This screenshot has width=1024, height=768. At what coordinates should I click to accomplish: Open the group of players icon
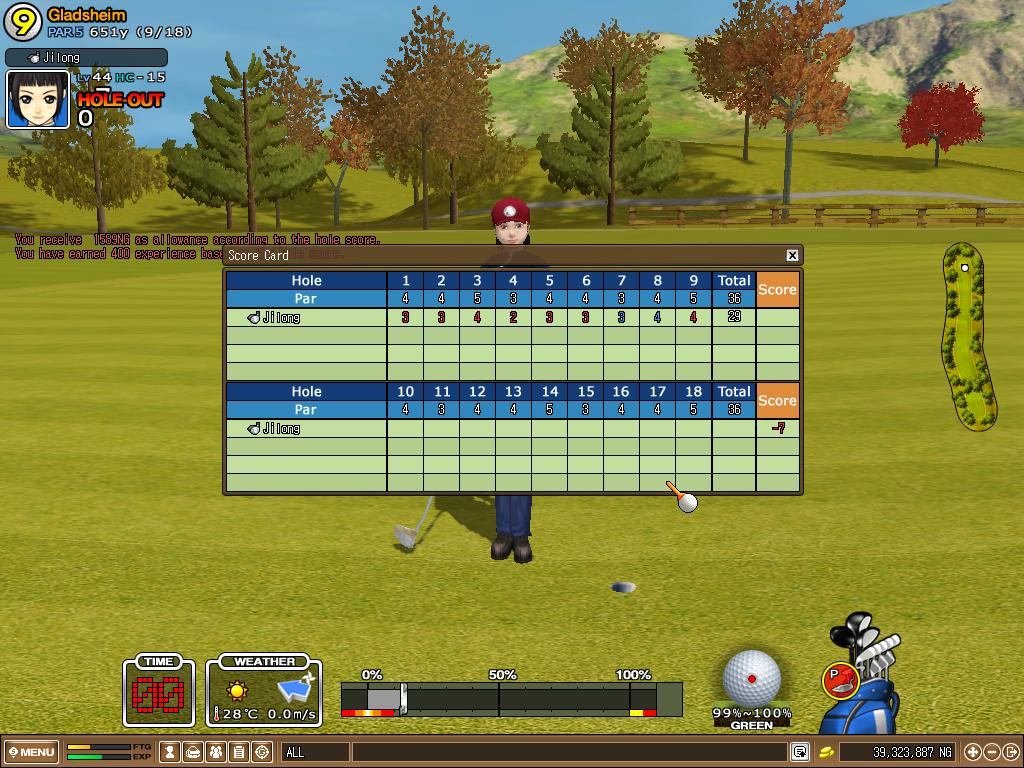216,752
